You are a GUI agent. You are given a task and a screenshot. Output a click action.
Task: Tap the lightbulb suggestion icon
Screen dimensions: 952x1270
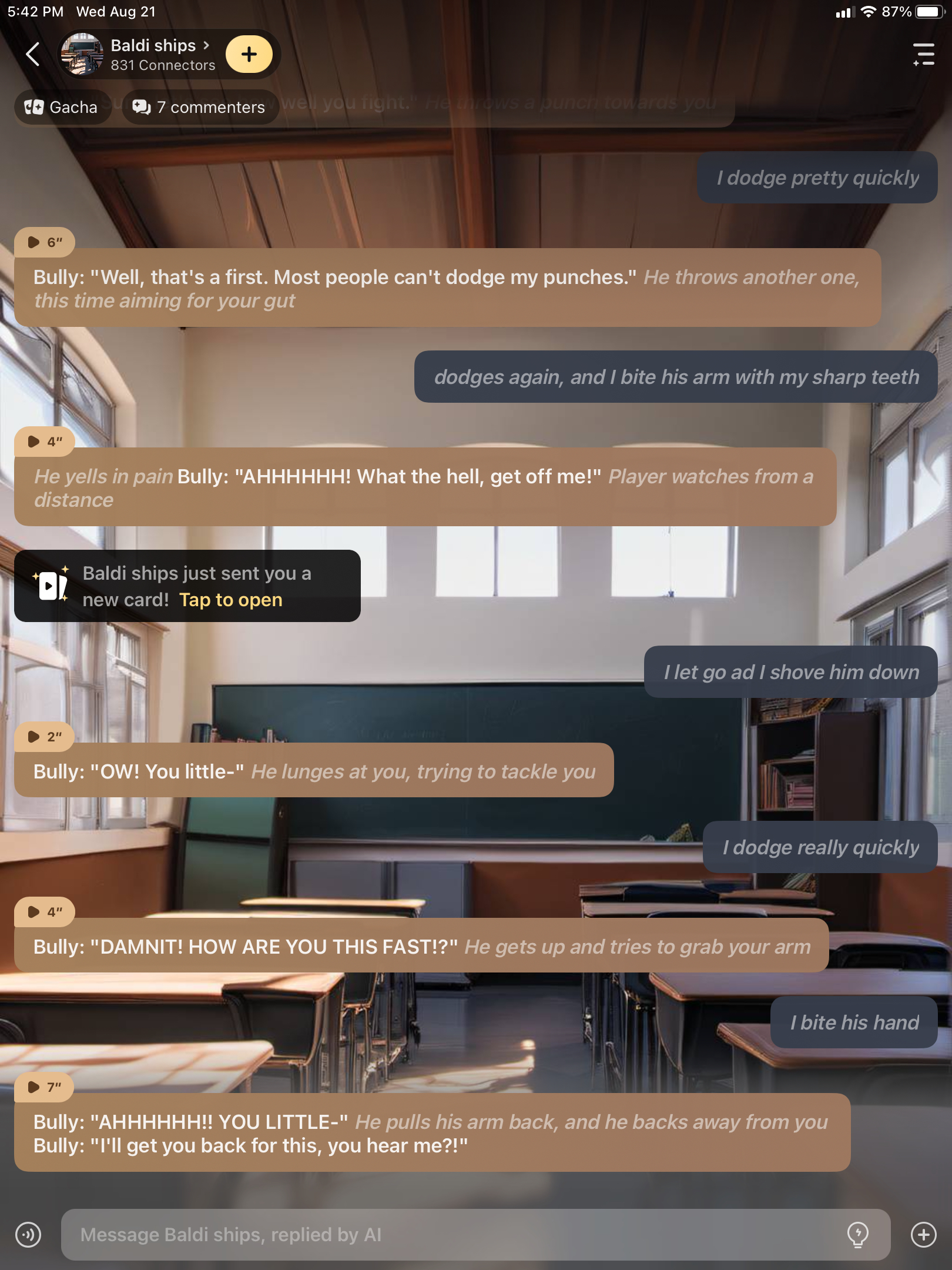(x=858, y=1235)
